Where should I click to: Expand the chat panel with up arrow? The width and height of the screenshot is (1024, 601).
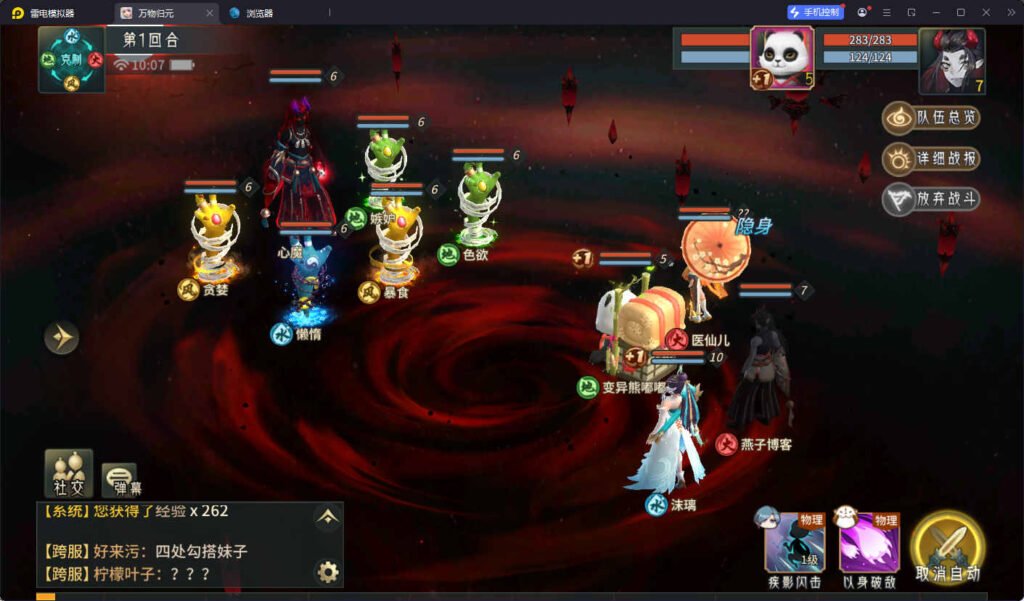point(327,516)
